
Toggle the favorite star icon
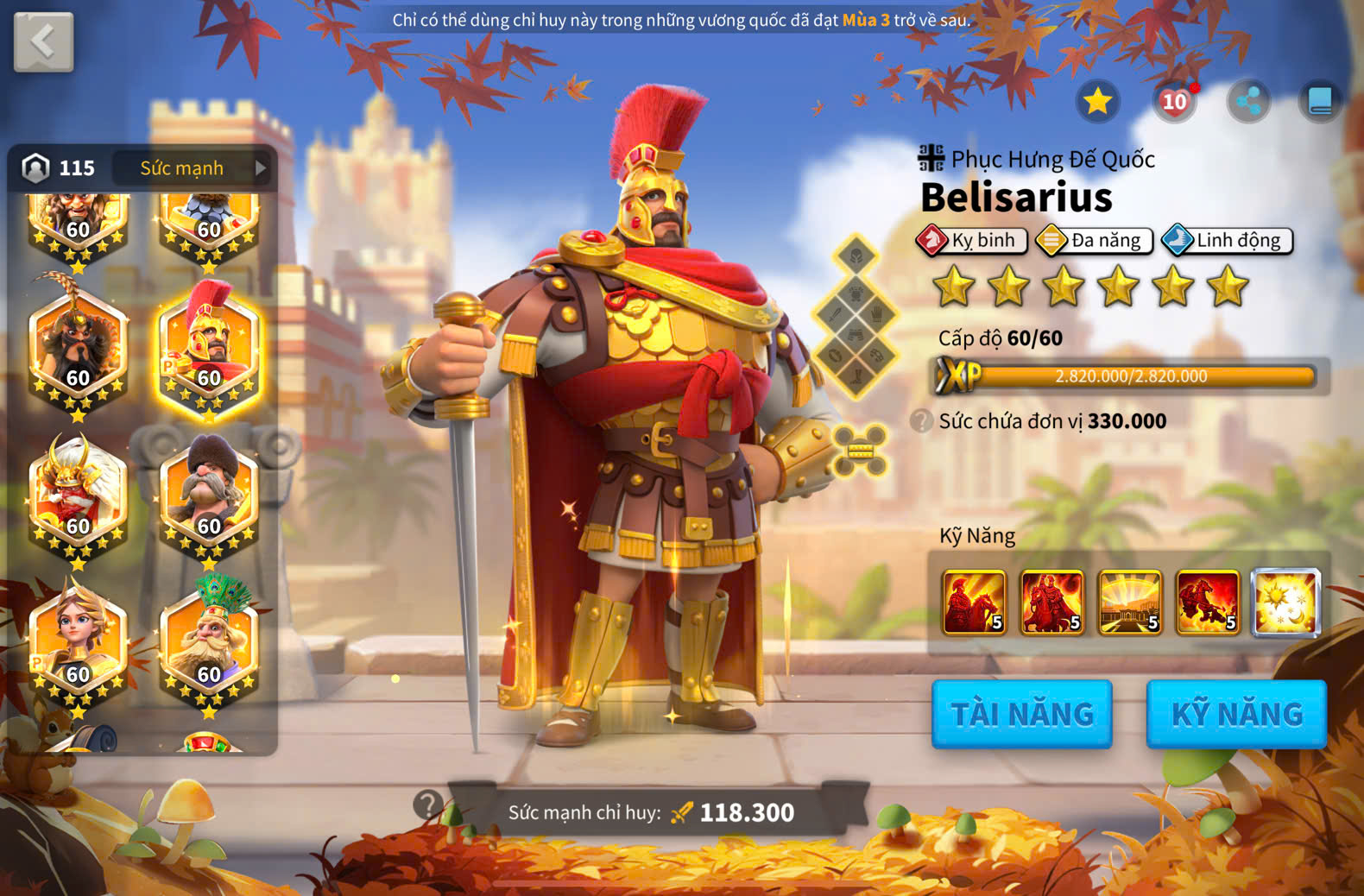click(1097, 102)
